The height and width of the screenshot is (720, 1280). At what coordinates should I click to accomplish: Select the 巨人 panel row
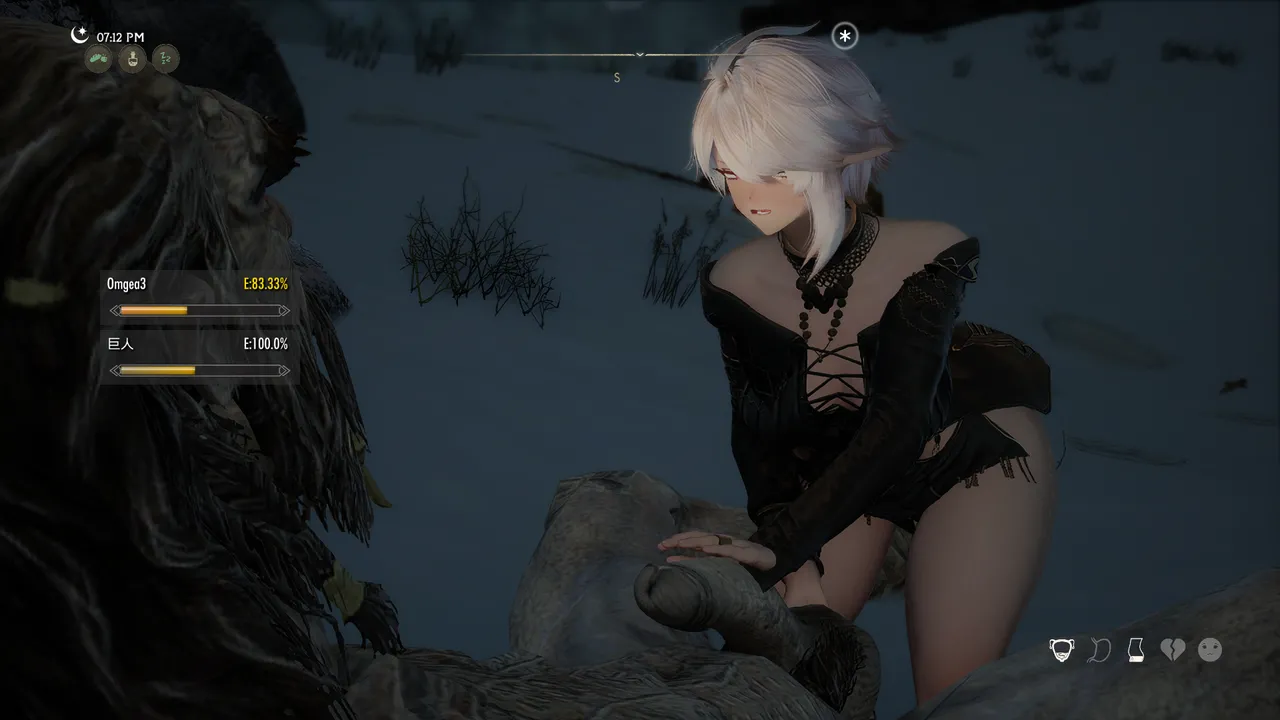tap(198, 357)
